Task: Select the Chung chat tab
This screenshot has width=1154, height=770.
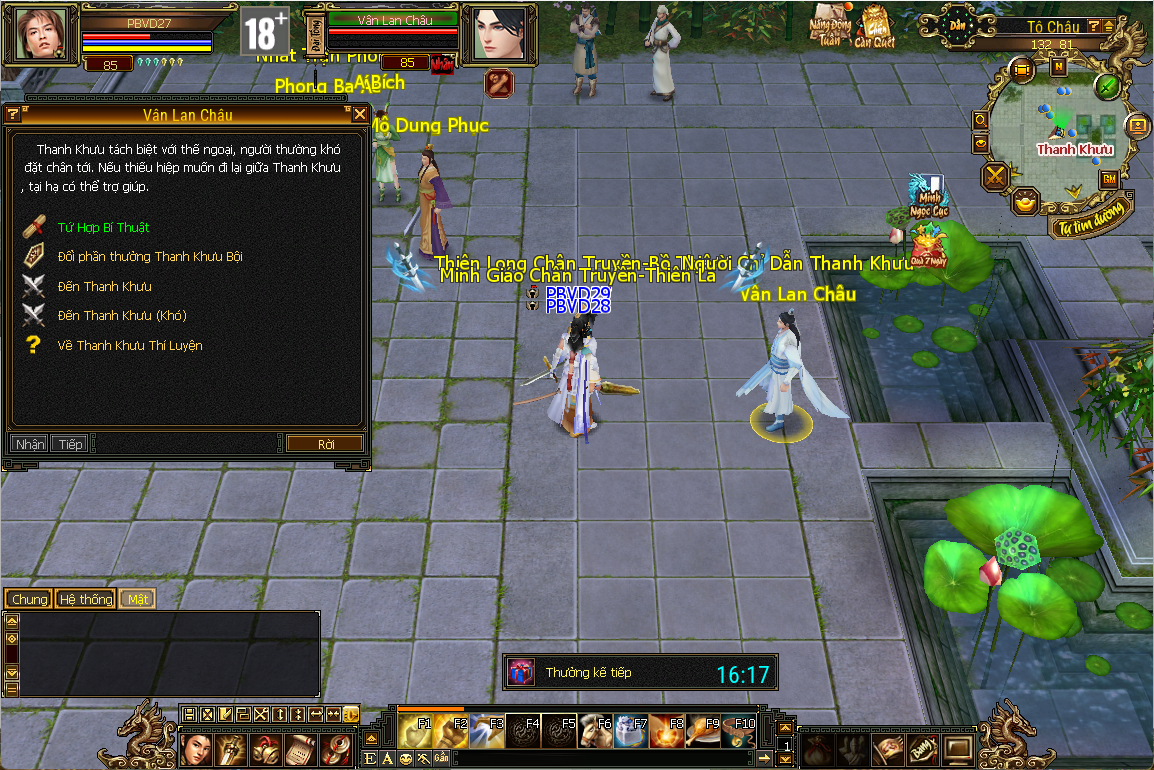Action: click(29, 599)
